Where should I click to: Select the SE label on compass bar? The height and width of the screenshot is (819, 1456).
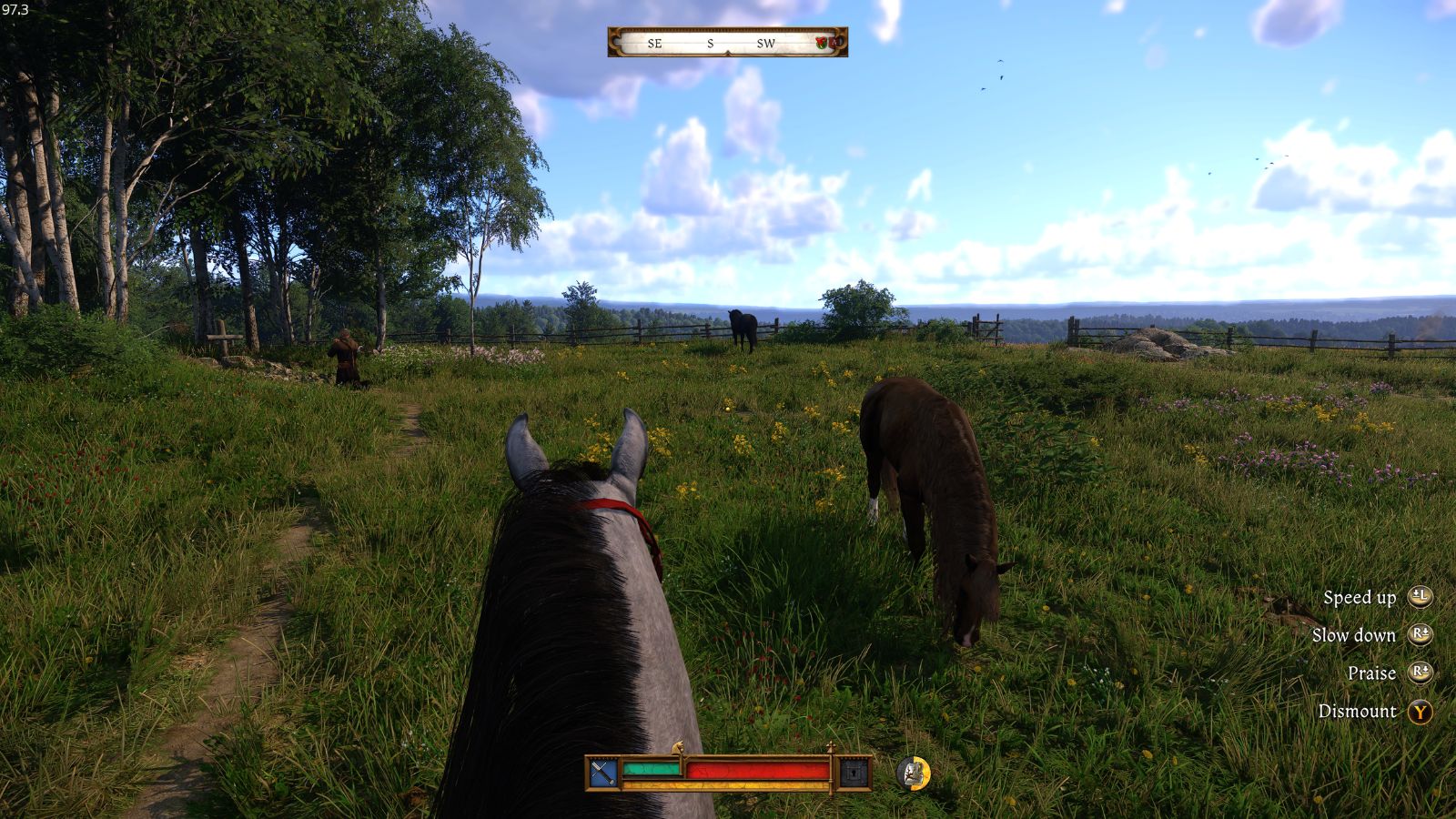(x=655, y=44)
